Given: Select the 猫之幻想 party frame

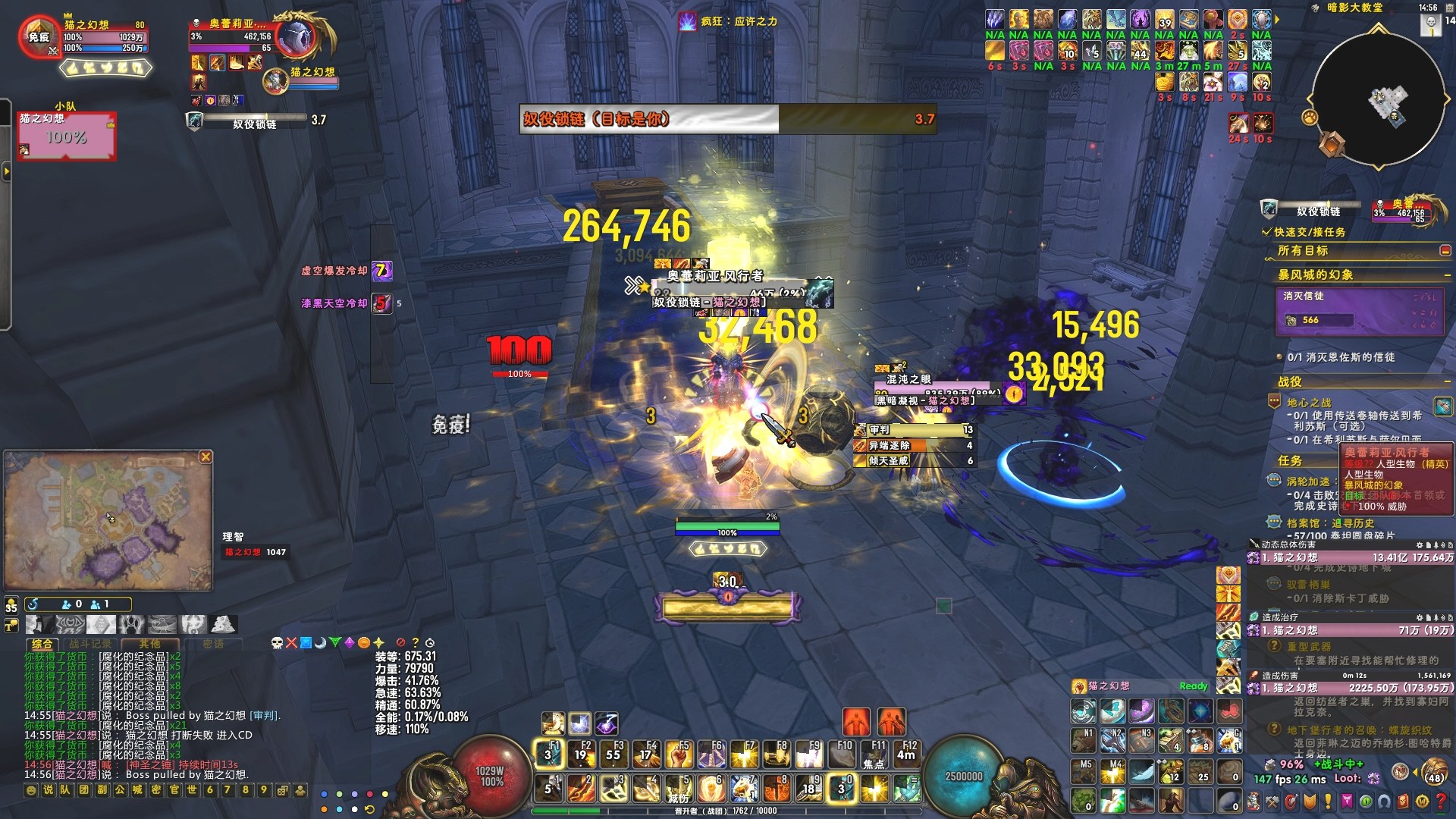Looking at the screenshot, I should (67, 136).
